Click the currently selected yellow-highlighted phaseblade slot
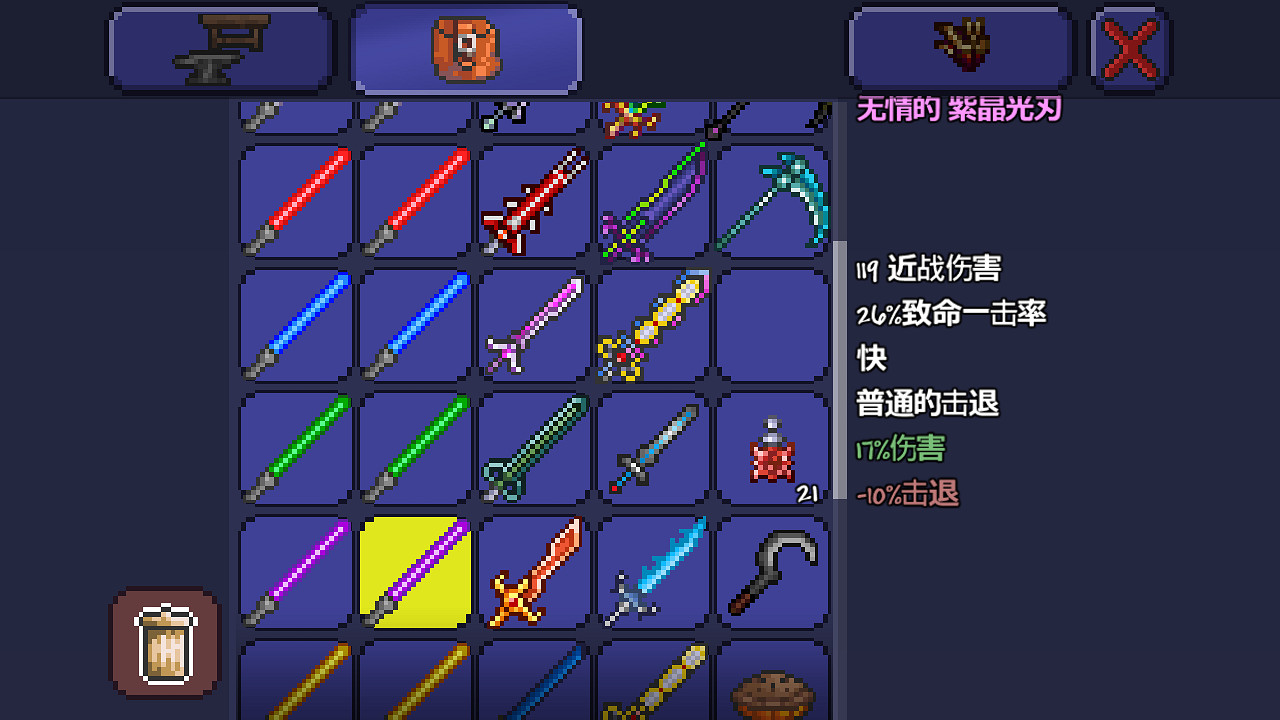 pyautogui.click(x=415, y=570)
